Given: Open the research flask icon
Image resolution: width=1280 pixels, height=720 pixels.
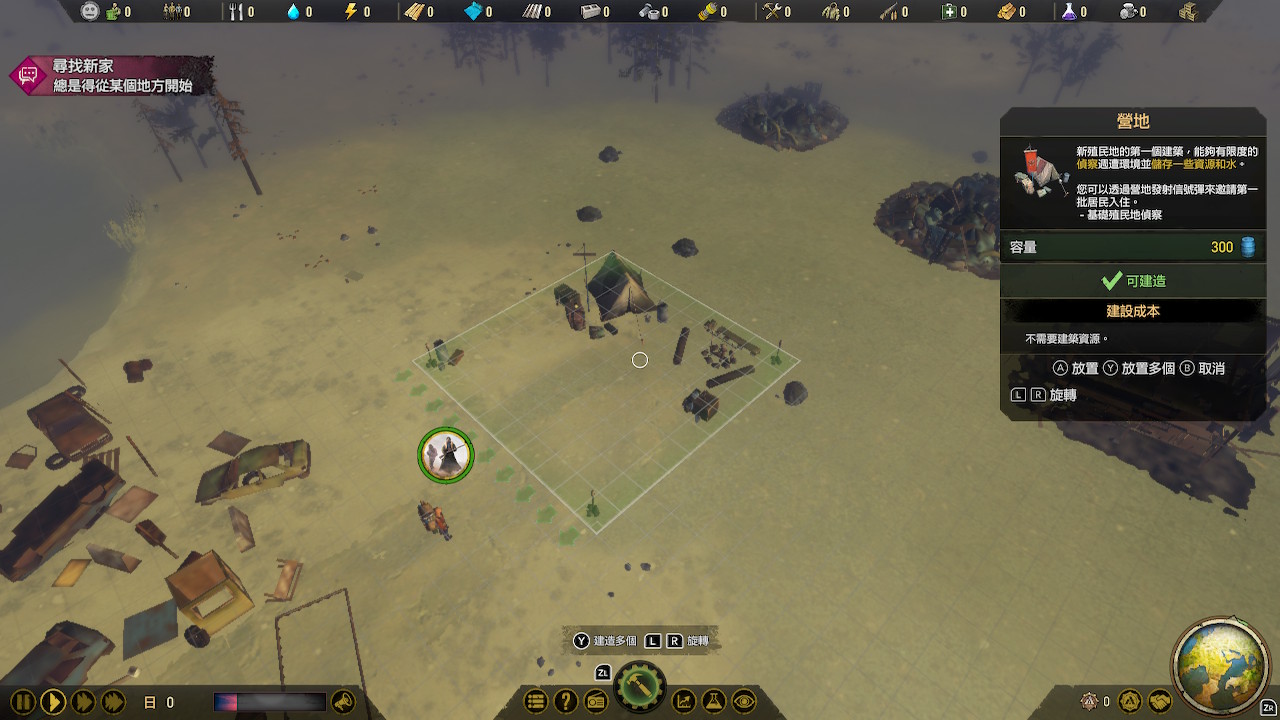Looking at the screenshot, I should (x=714, y=702).
